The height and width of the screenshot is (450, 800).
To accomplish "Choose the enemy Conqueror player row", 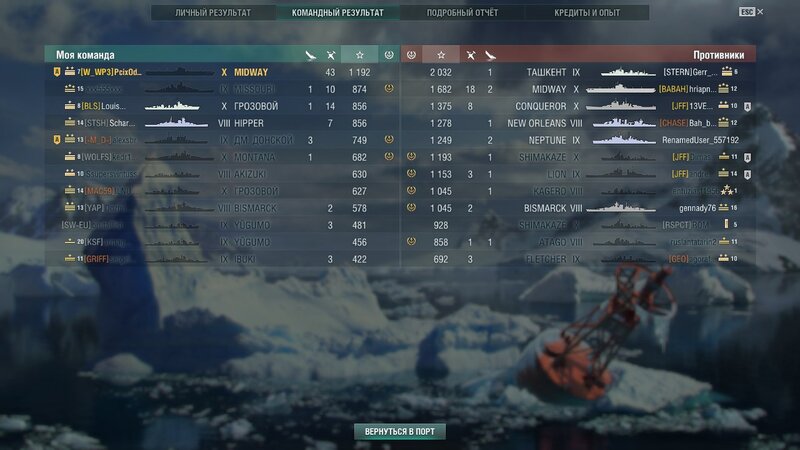I will pyautogui.click(x=580, y=106).
